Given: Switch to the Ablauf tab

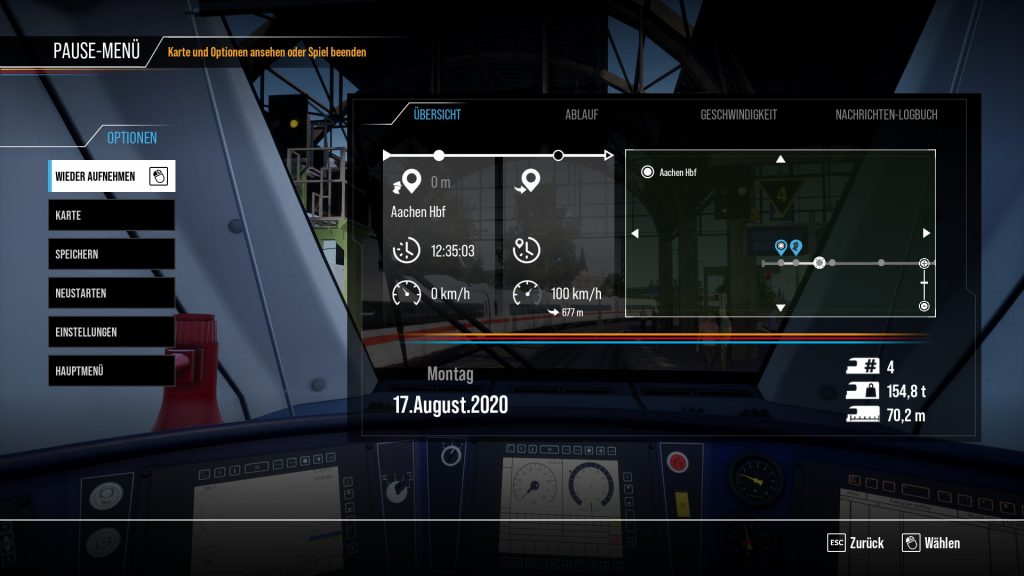Looking at the screenshot, I should 581,115.
